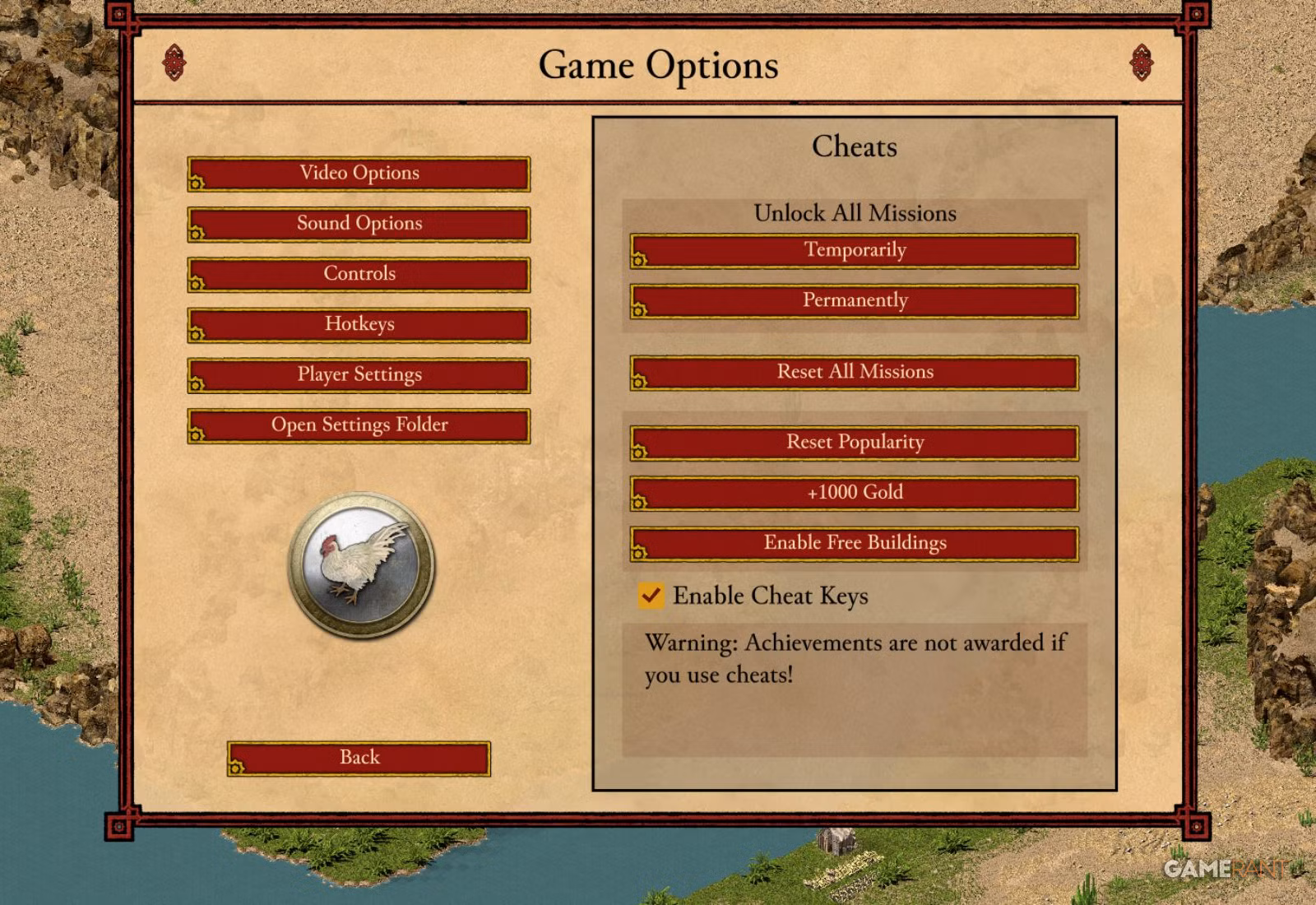Click the Cheats panel heading

[x=854, y=147]
